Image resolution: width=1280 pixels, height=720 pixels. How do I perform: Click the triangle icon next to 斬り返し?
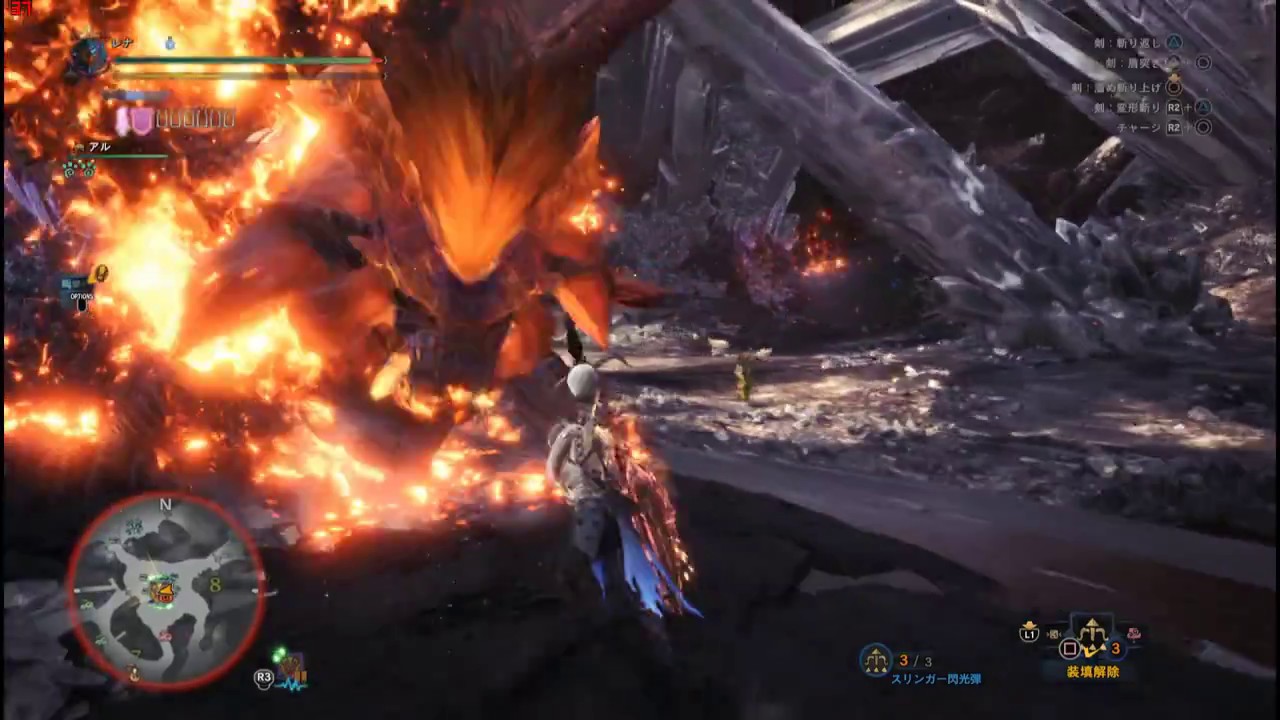point(1175,42)
